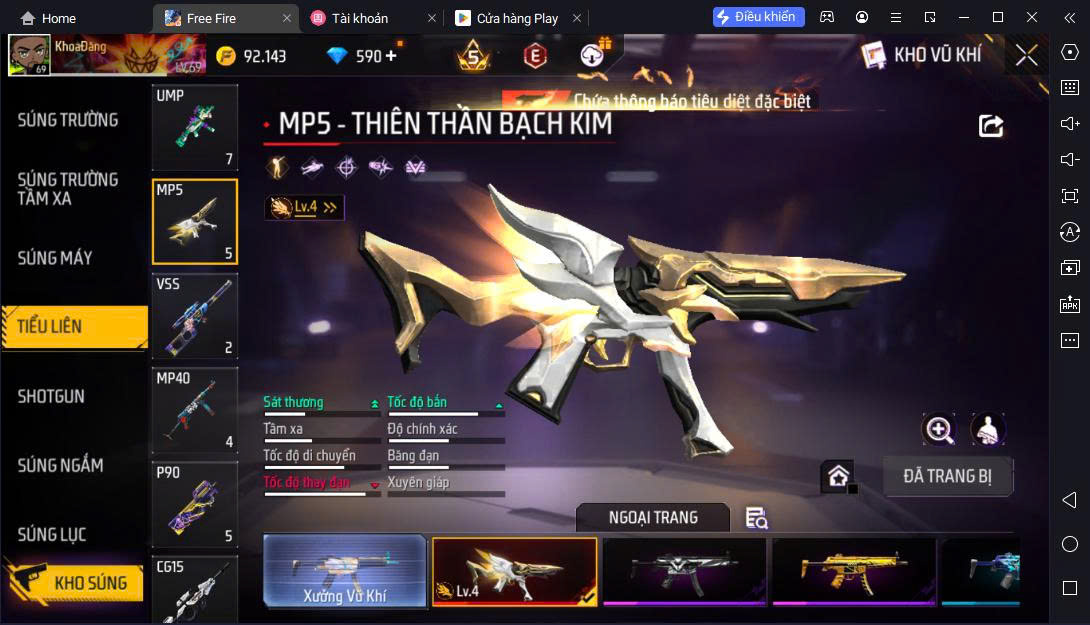Switch to the SÚNG MÁY category

(55, 258)
